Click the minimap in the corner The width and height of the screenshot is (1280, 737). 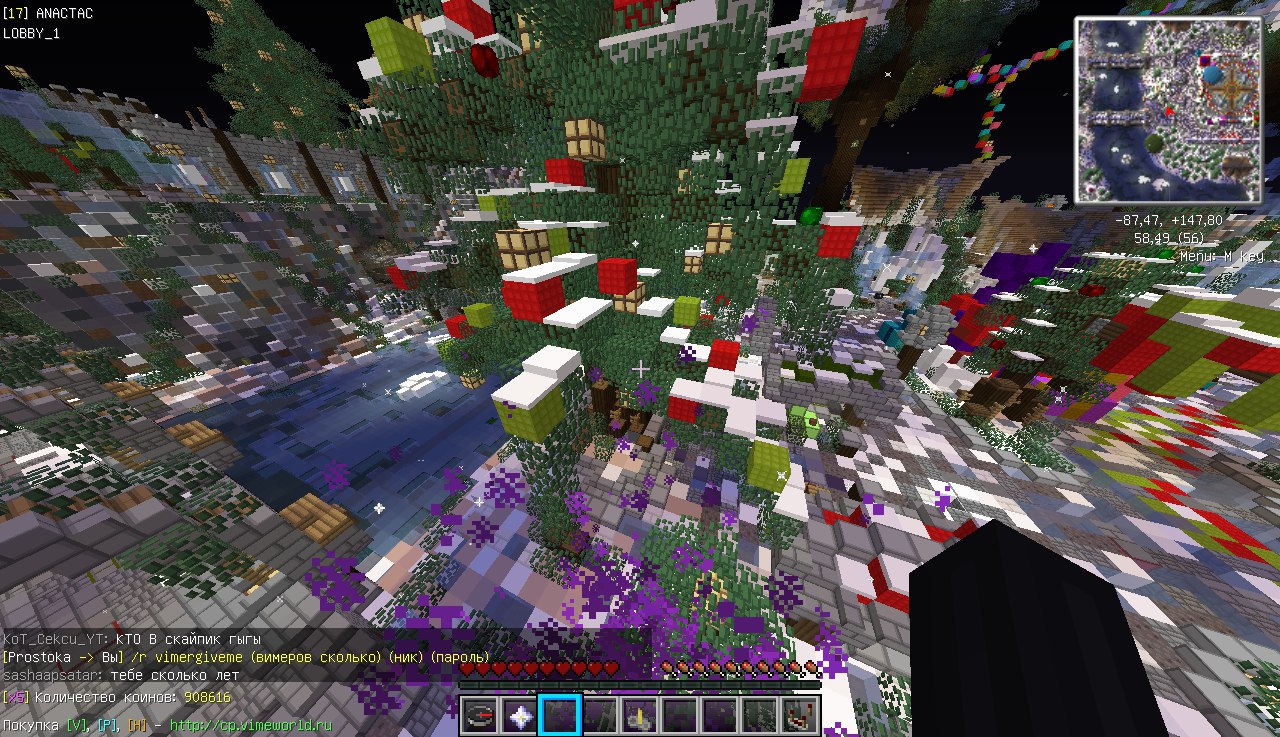tap(1168, 110)
